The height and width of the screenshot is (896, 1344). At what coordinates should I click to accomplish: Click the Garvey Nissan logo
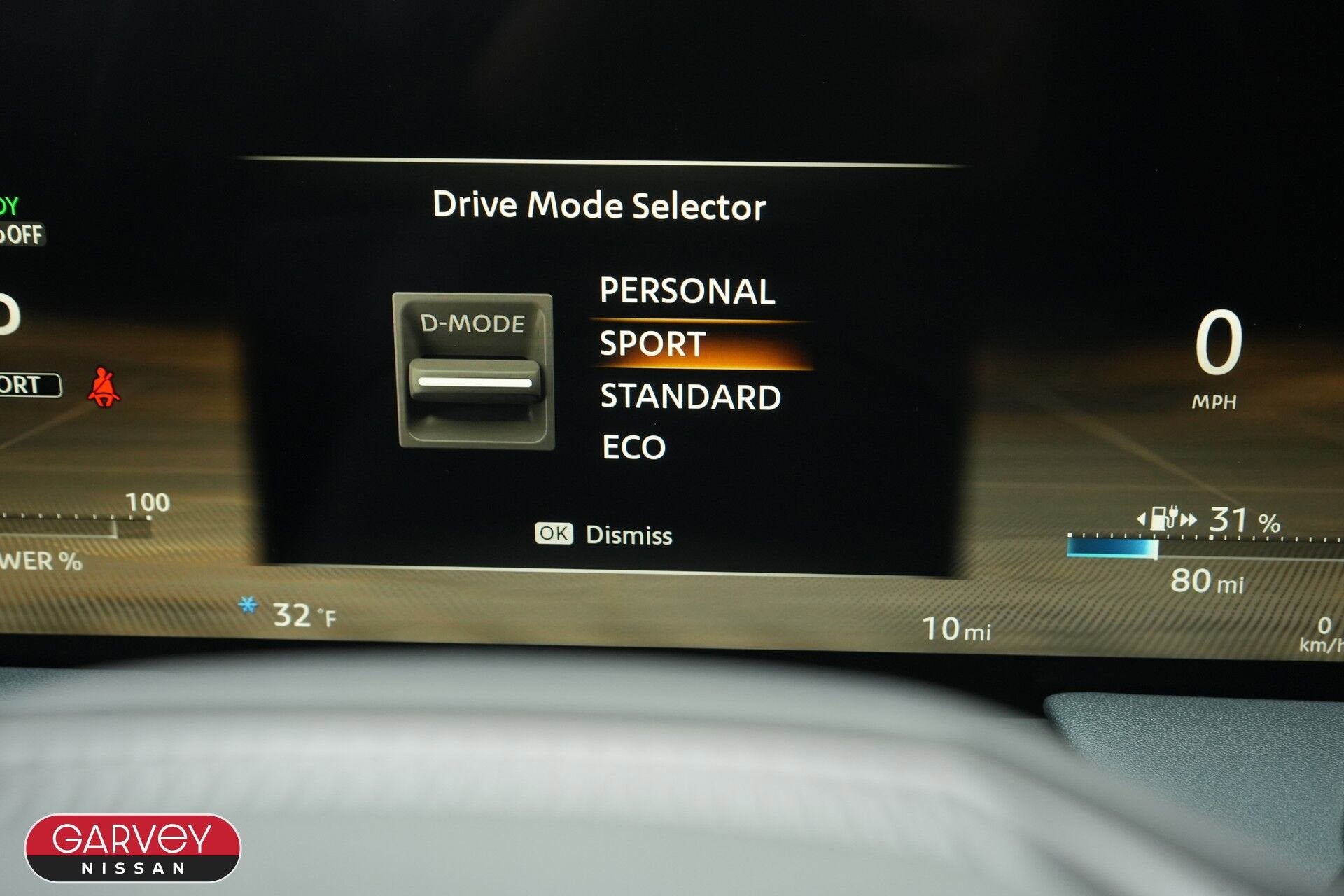pos(133,848)
